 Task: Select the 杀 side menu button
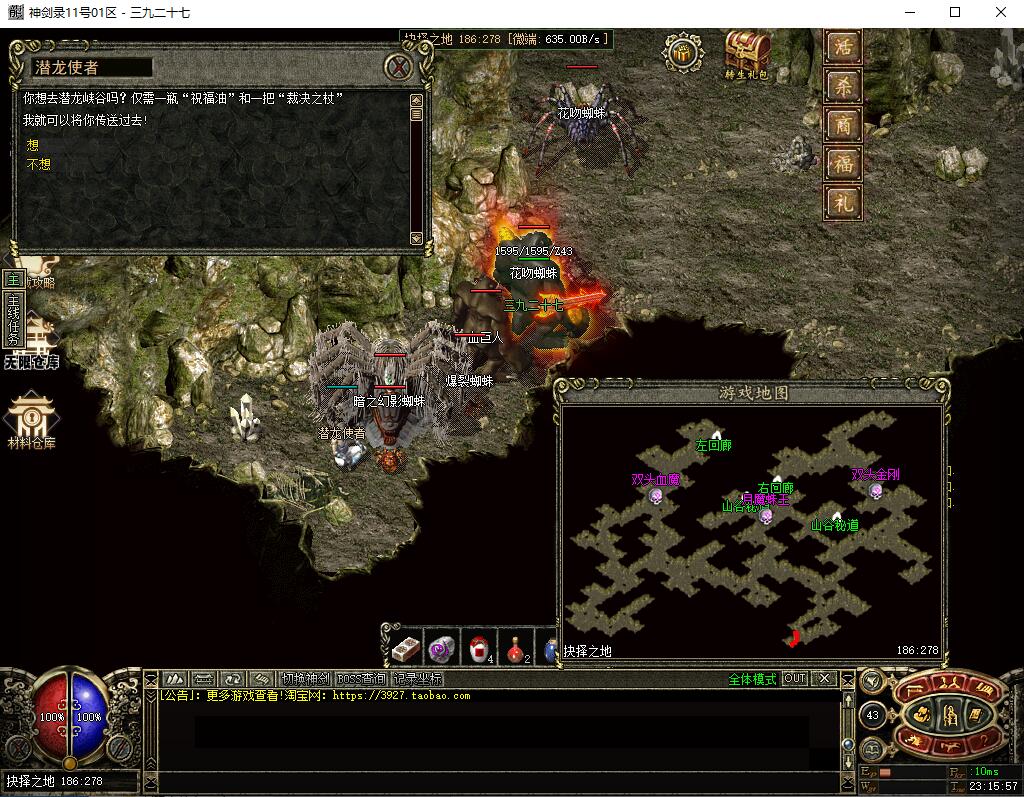[x=842, y=86]
